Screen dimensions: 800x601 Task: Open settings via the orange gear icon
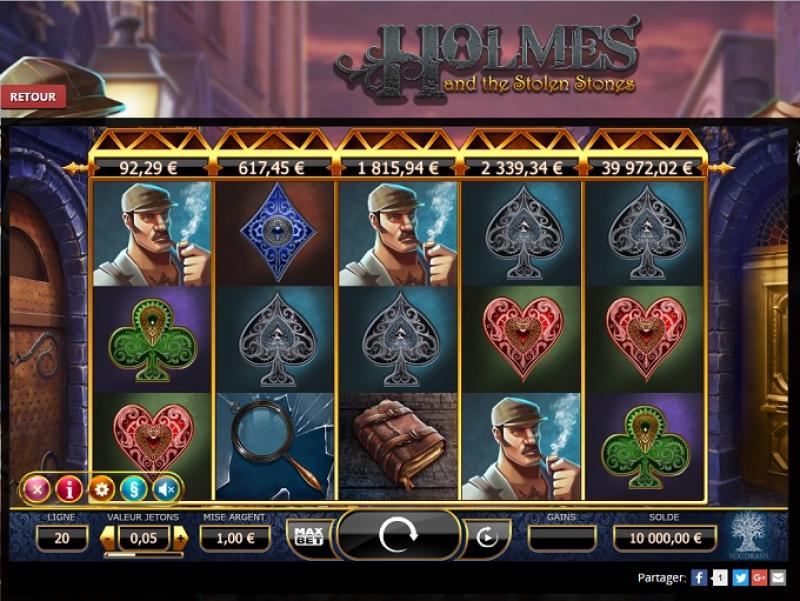101,489
